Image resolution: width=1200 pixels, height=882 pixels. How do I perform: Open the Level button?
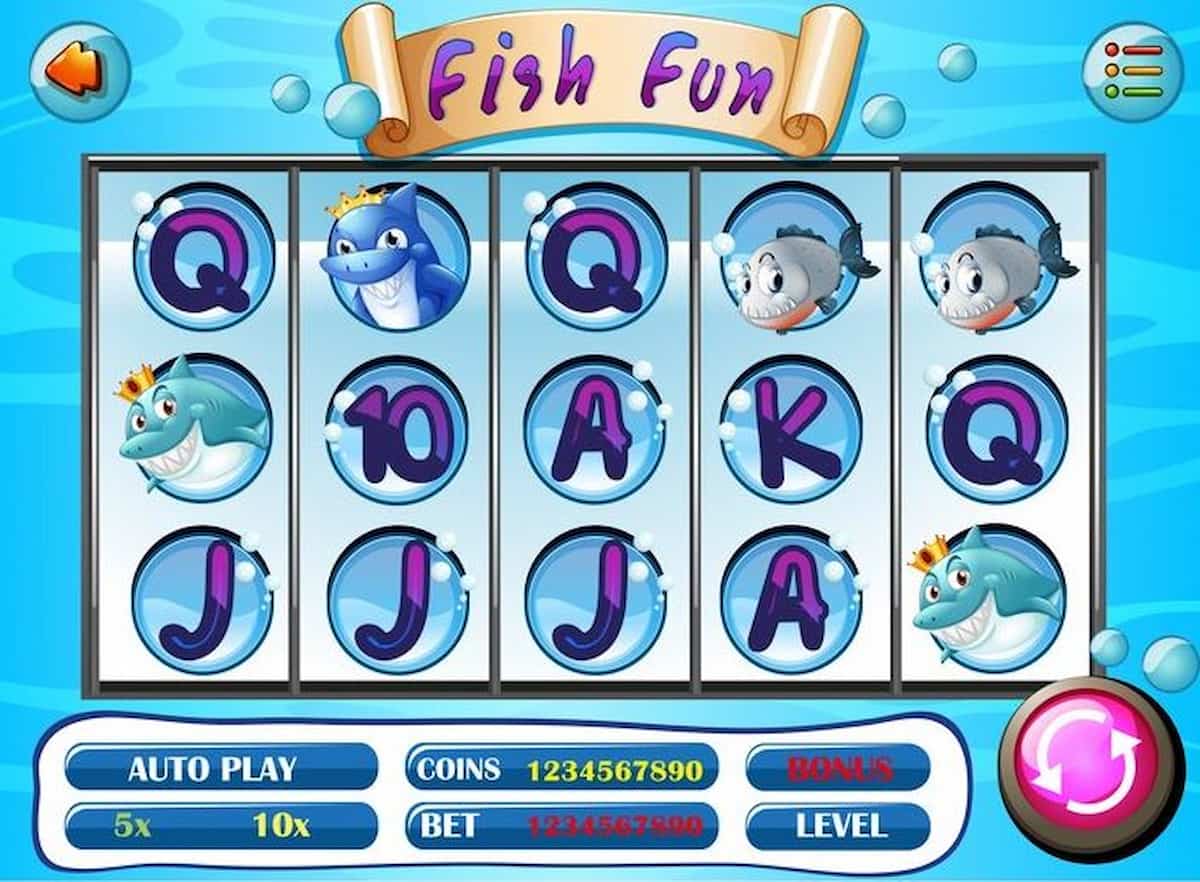[839, 826]
